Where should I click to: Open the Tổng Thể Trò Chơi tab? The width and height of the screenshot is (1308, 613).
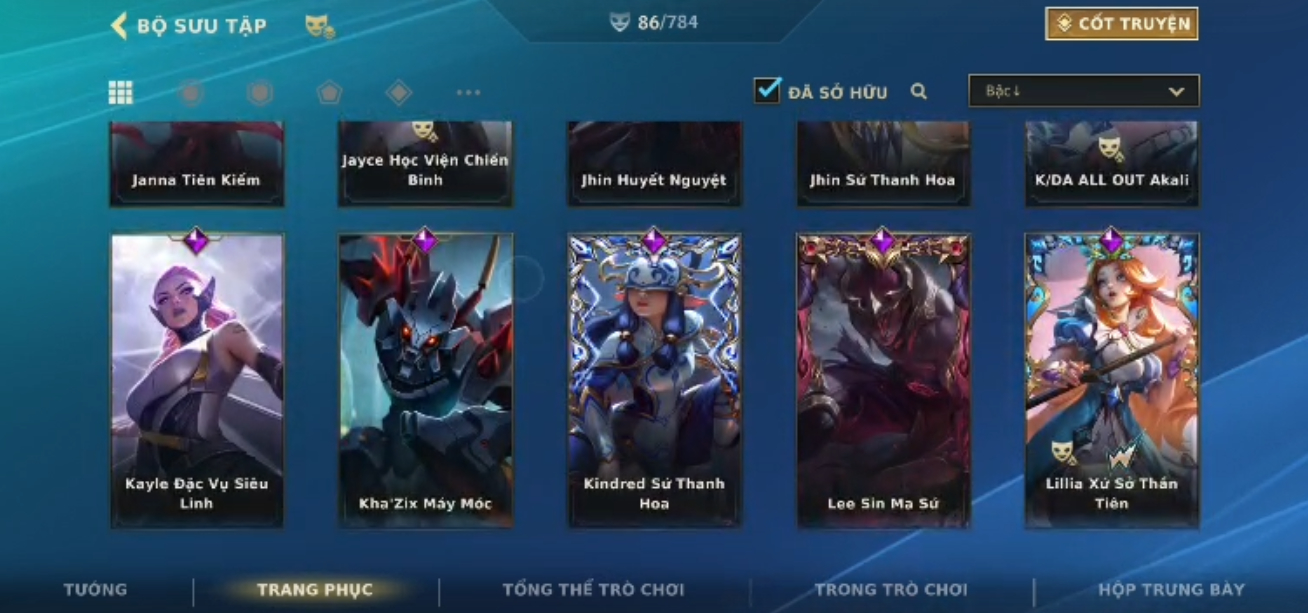(x=593, y=590)
